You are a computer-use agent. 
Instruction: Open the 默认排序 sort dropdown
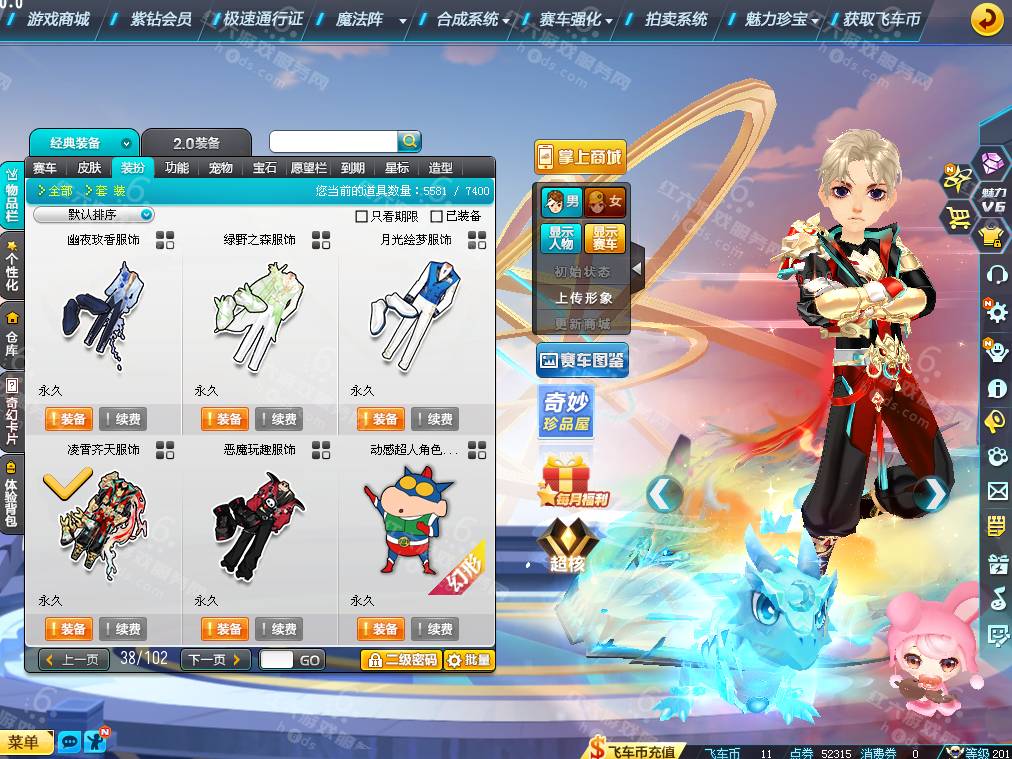[95, 215]
